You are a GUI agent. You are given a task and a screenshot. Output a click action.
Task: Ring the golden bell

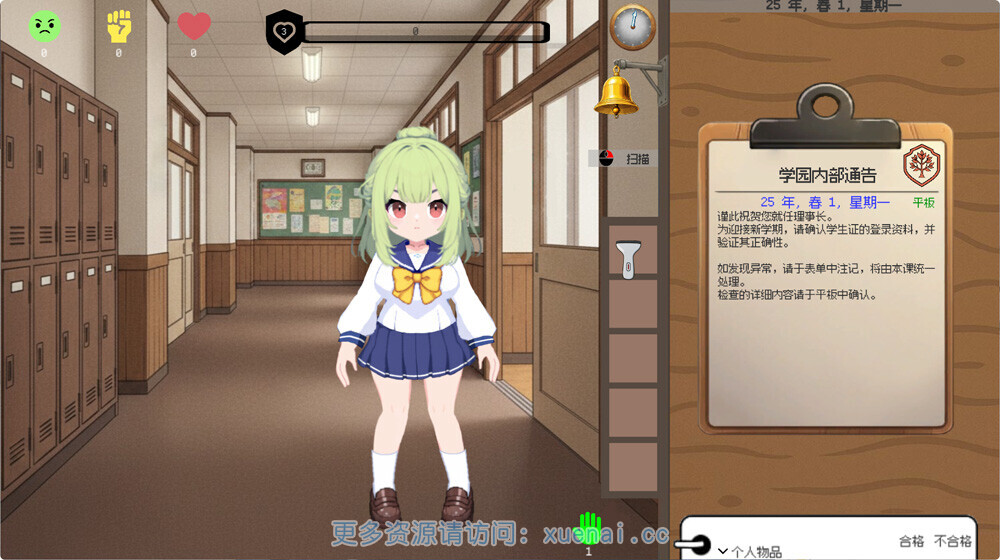tap(616, 92)
